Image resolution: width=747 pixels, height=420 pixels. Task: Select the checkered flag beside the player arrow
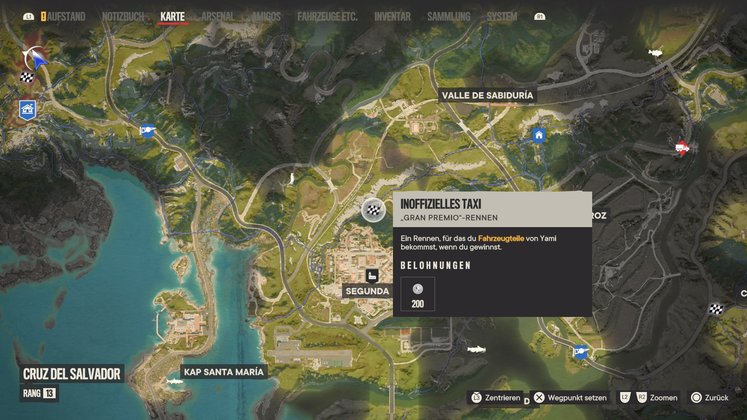pos(25,77)
